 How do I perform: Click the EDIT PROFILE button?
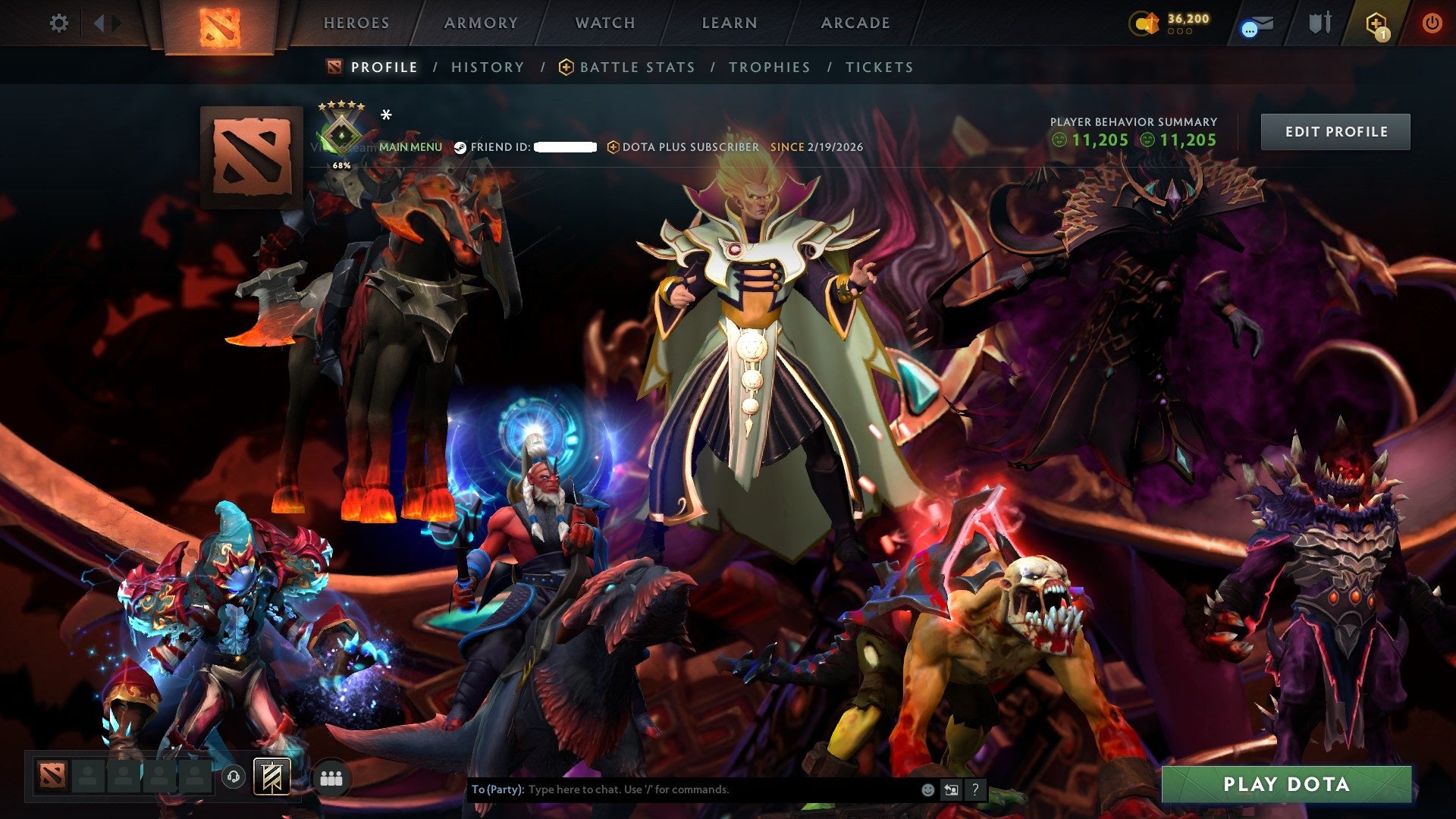pyautogui.click(x=1335, y=130)
